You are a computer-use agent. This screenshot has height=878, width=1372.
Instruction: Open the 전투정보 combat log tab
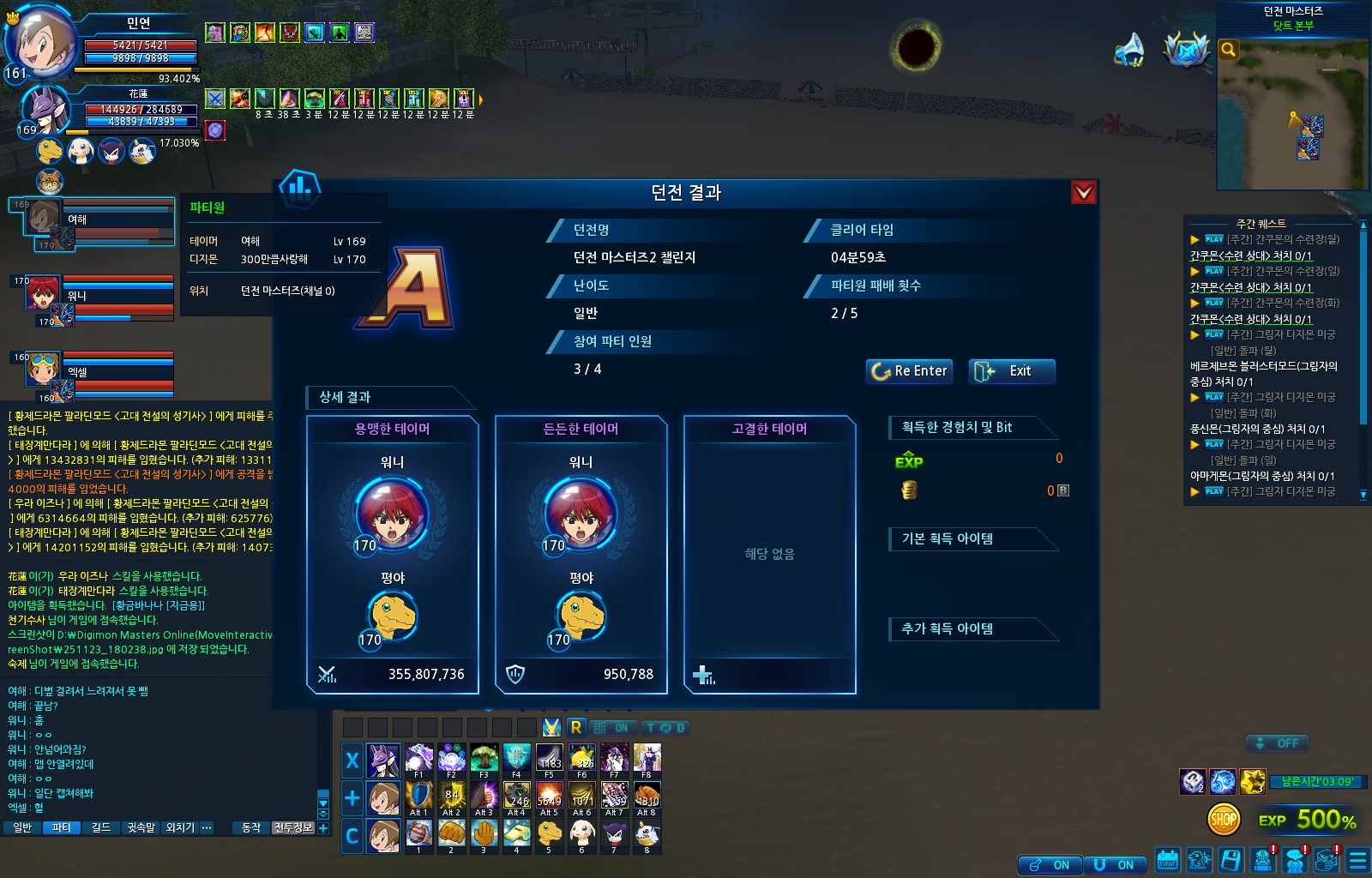[x=293, y=827]
